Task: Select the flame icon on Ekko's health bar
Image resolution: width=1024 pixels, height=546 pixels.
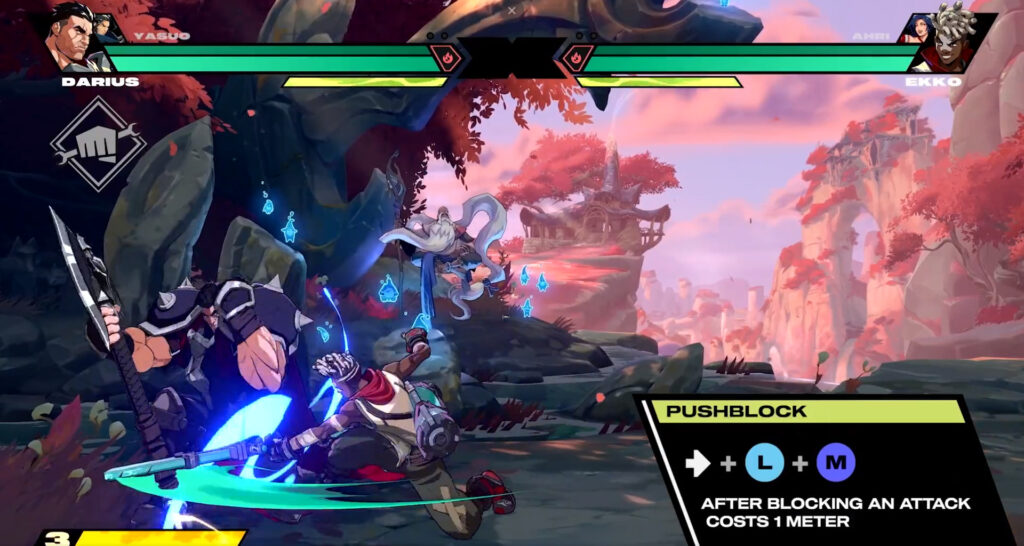Action: [x=577, y=58]
